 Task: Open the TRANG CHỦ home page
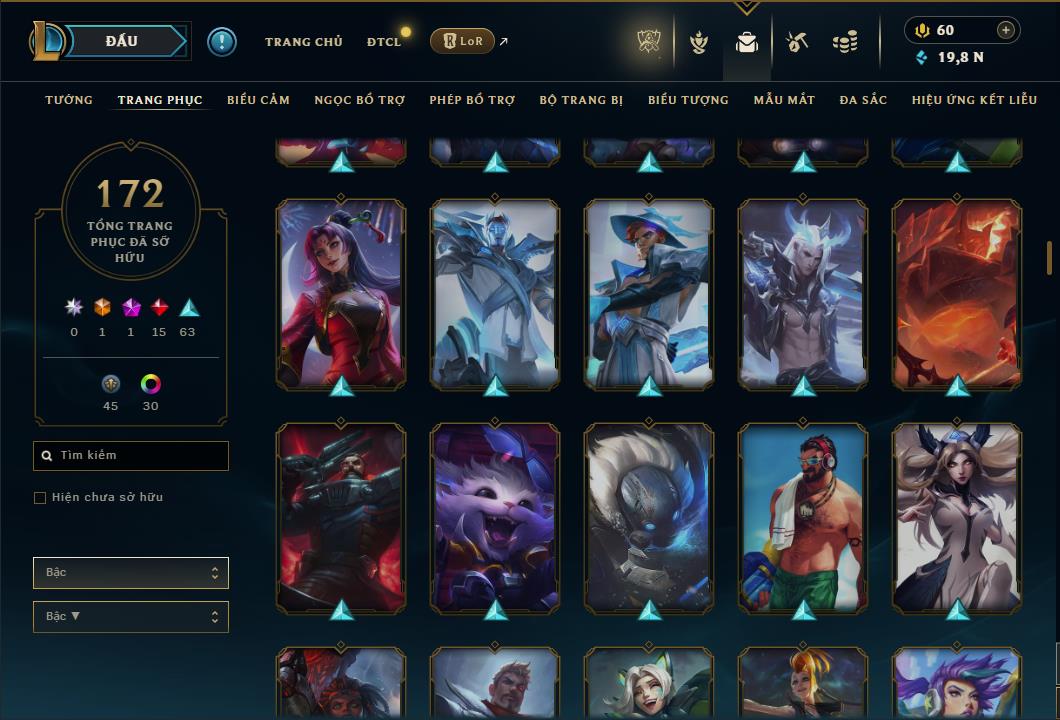[x=303, y=42]
